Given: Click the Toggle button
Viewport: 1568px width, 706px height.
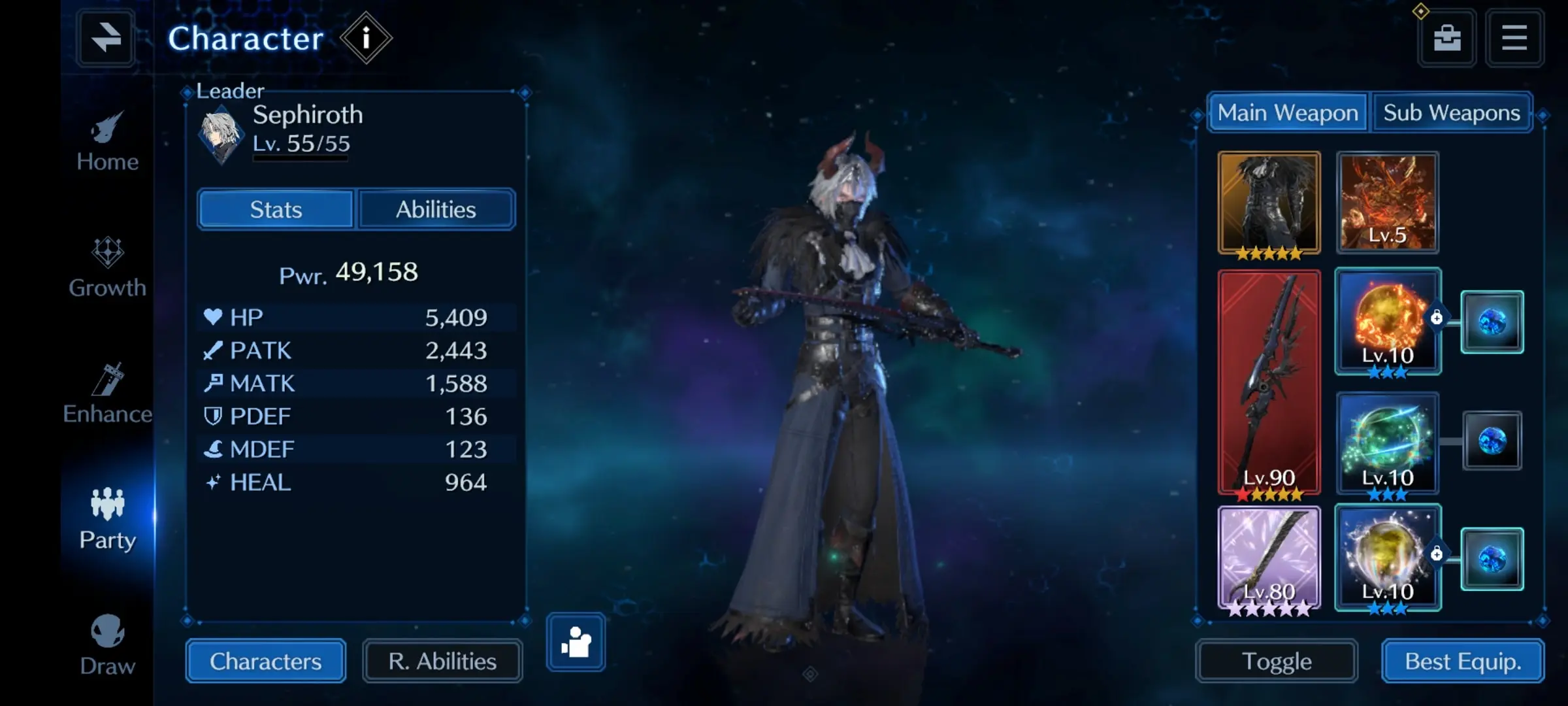Looking at the screenshot, I should coord(1277,662).
